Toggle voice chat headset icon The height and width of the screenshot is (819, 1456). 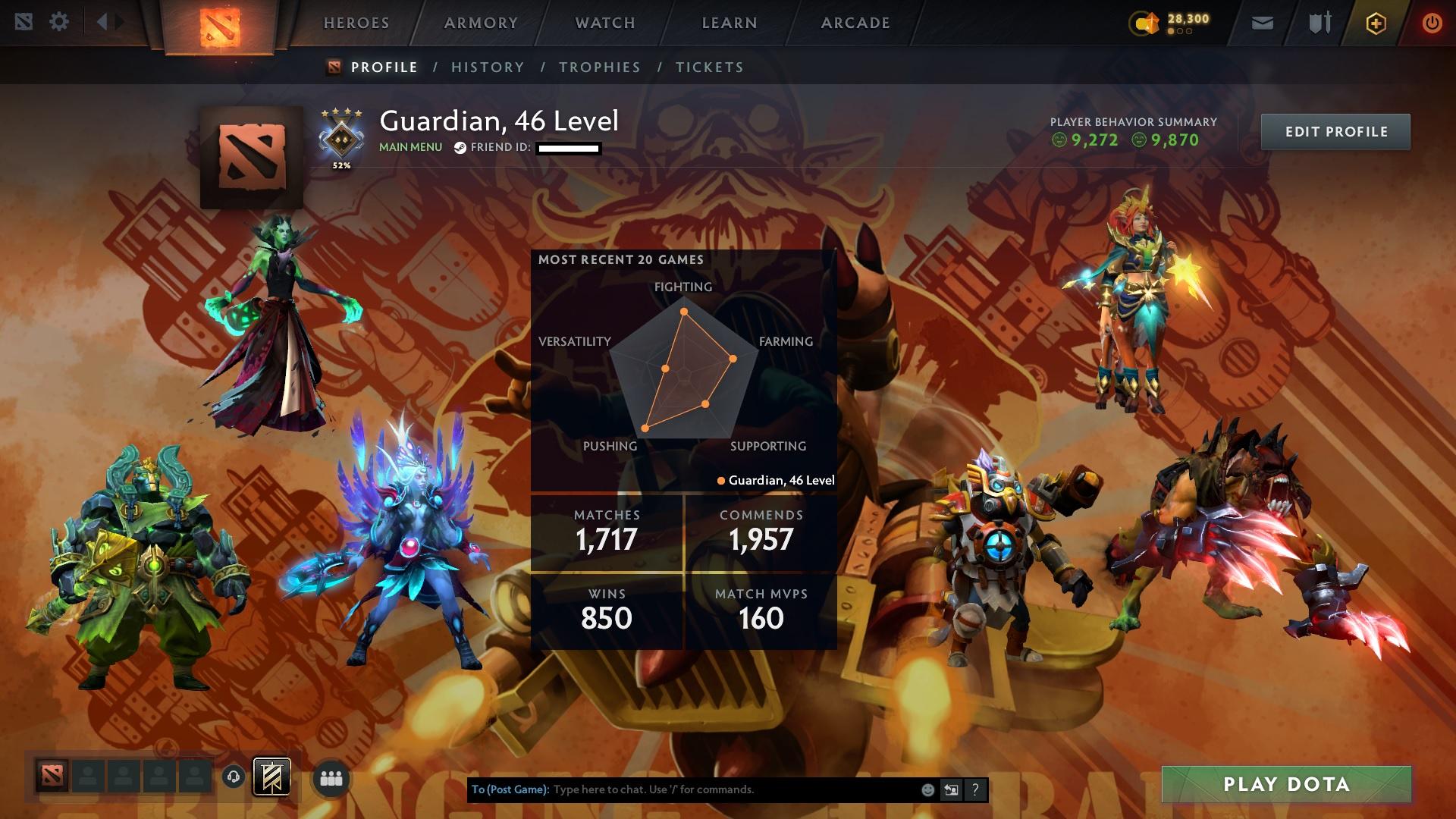[x=235, y=778]
